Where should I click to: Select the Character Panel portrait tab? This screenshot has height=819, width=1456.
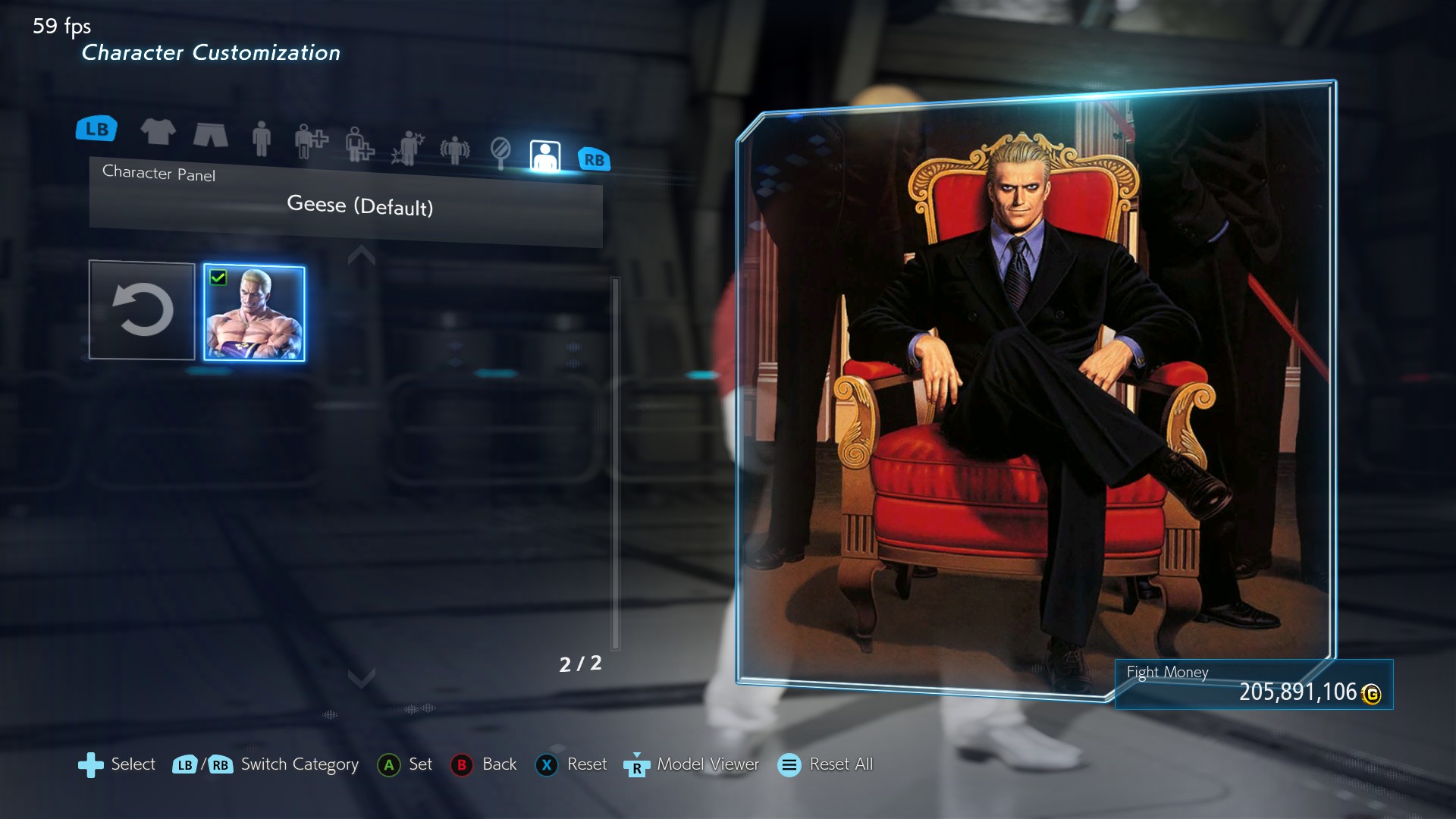click(544, 156)
